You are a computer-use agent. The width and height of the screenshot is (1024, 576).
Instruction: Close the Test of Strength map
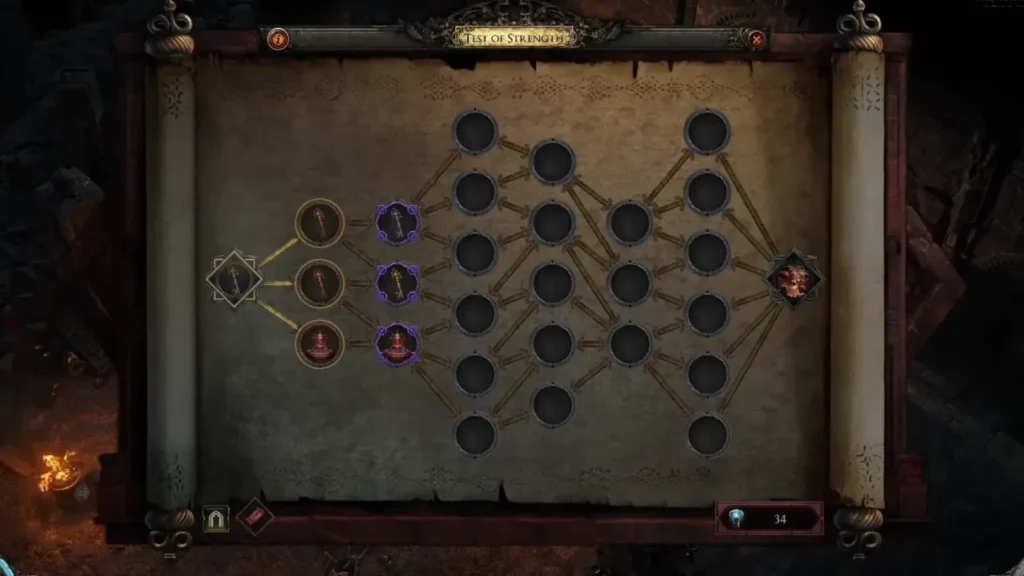point(757,40)
